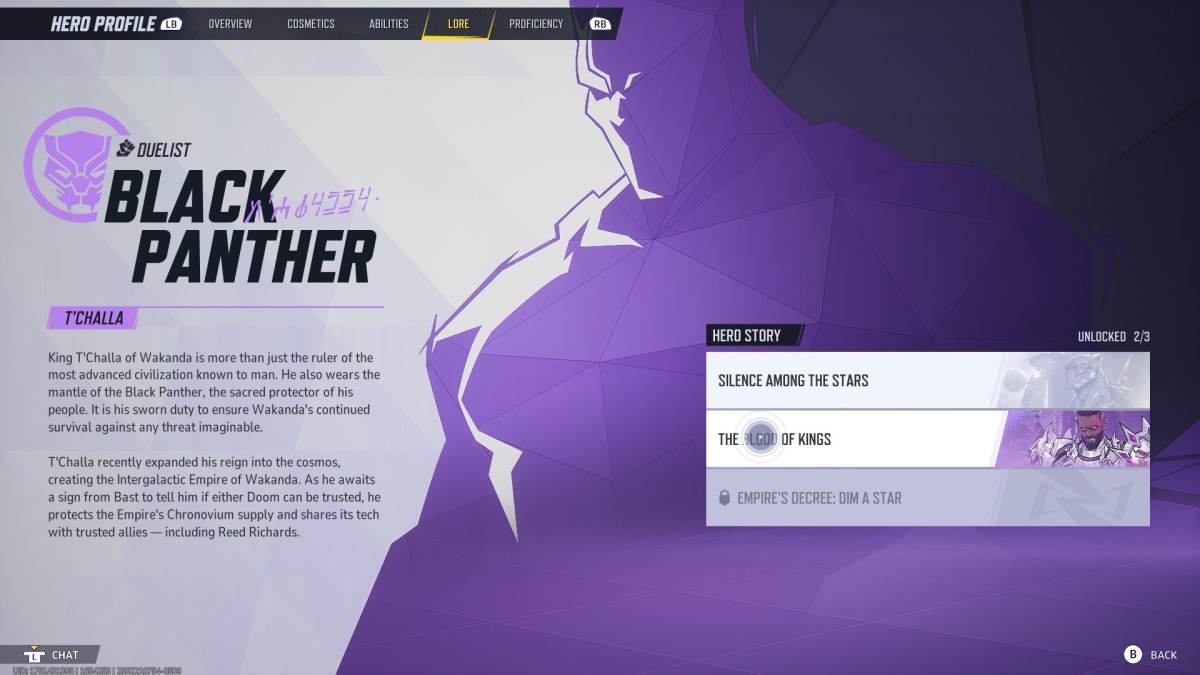1200x675 pixels.
Task: Go to the Proficiency tab
Action: [x=536, y=24]
